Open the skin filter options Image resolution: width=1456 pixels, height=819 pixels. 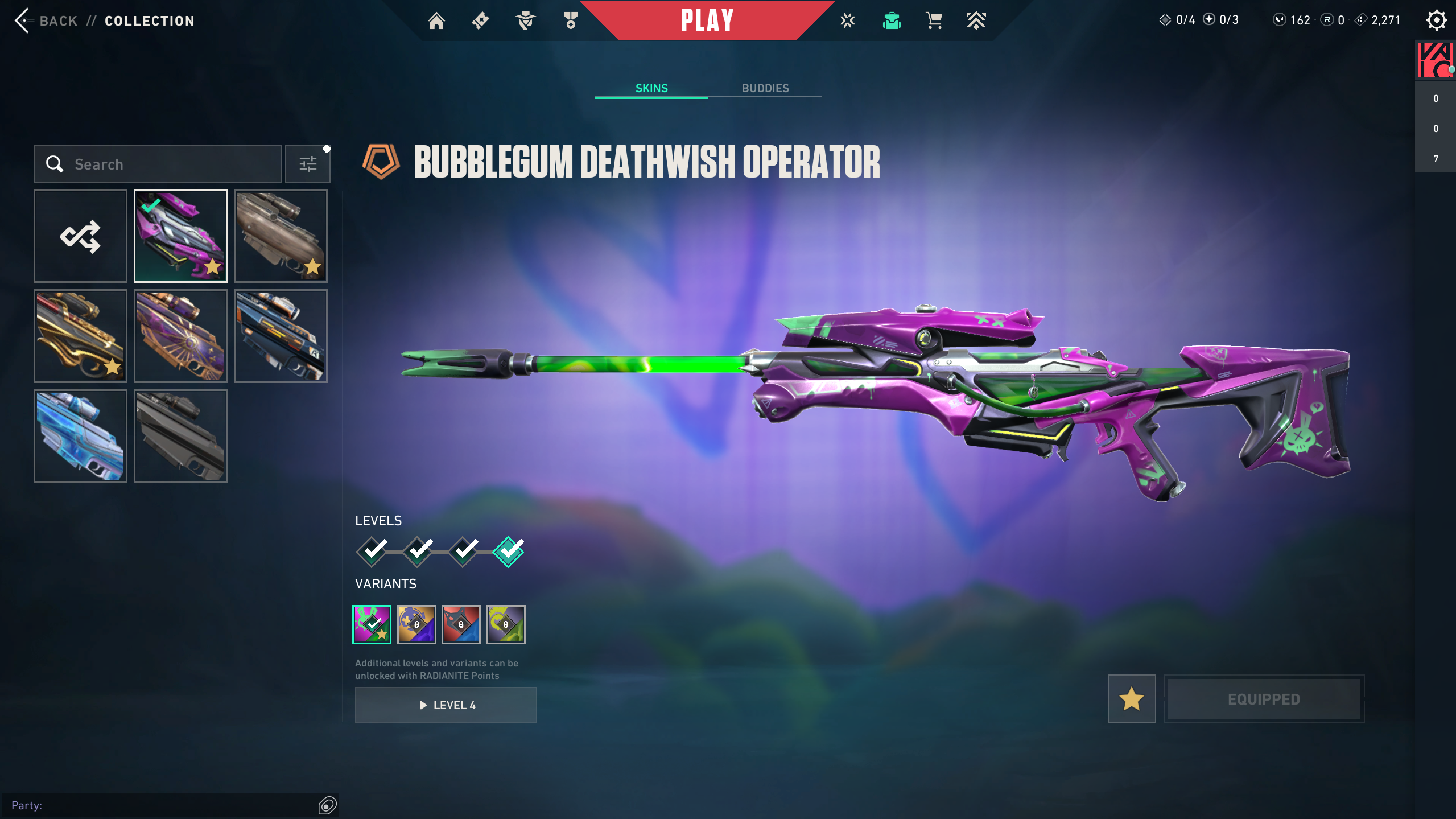coord(308,164)
